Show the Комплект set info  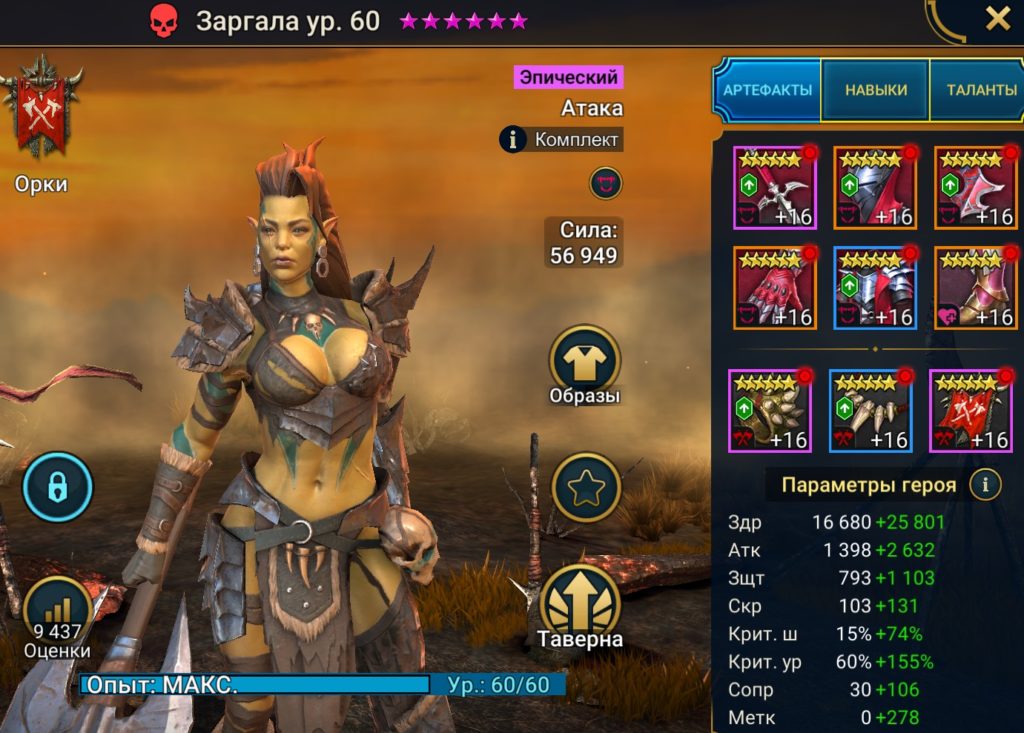562,140
